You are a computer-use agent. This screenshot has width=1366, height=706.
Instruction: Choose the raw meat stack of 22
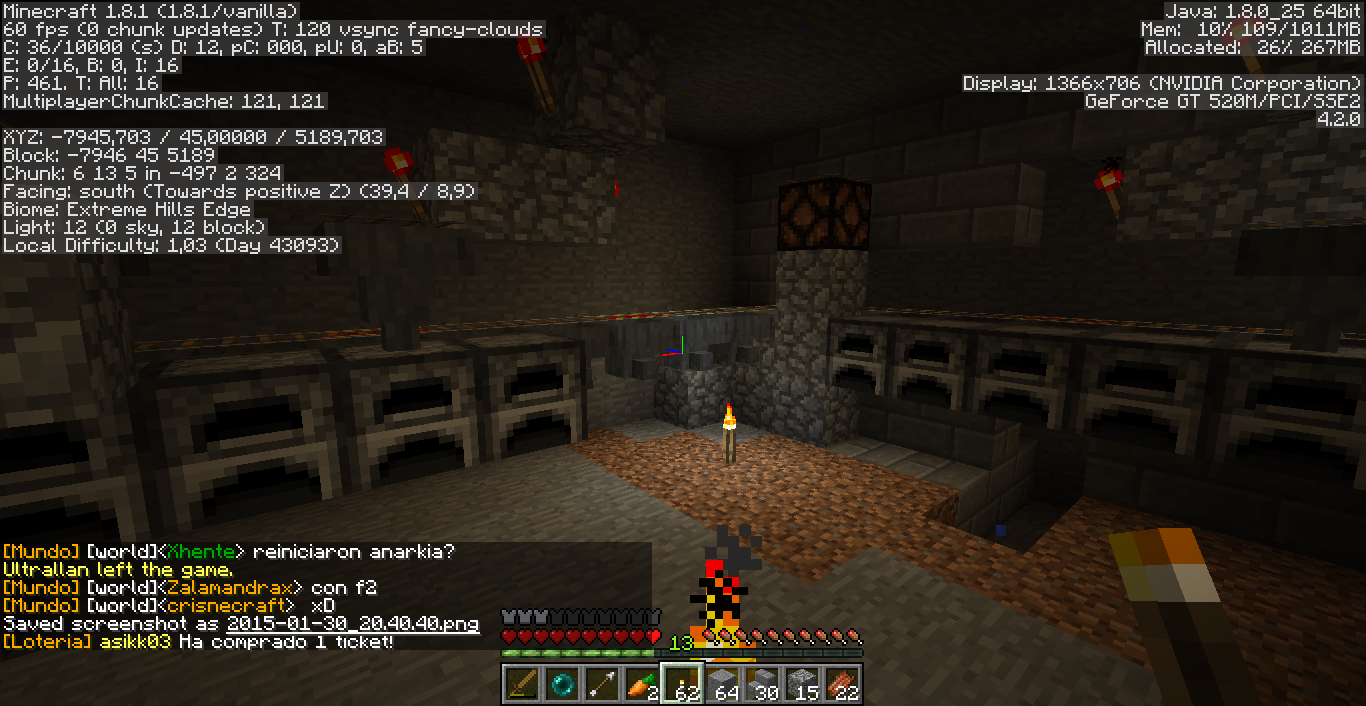click(x=842, y=684)
